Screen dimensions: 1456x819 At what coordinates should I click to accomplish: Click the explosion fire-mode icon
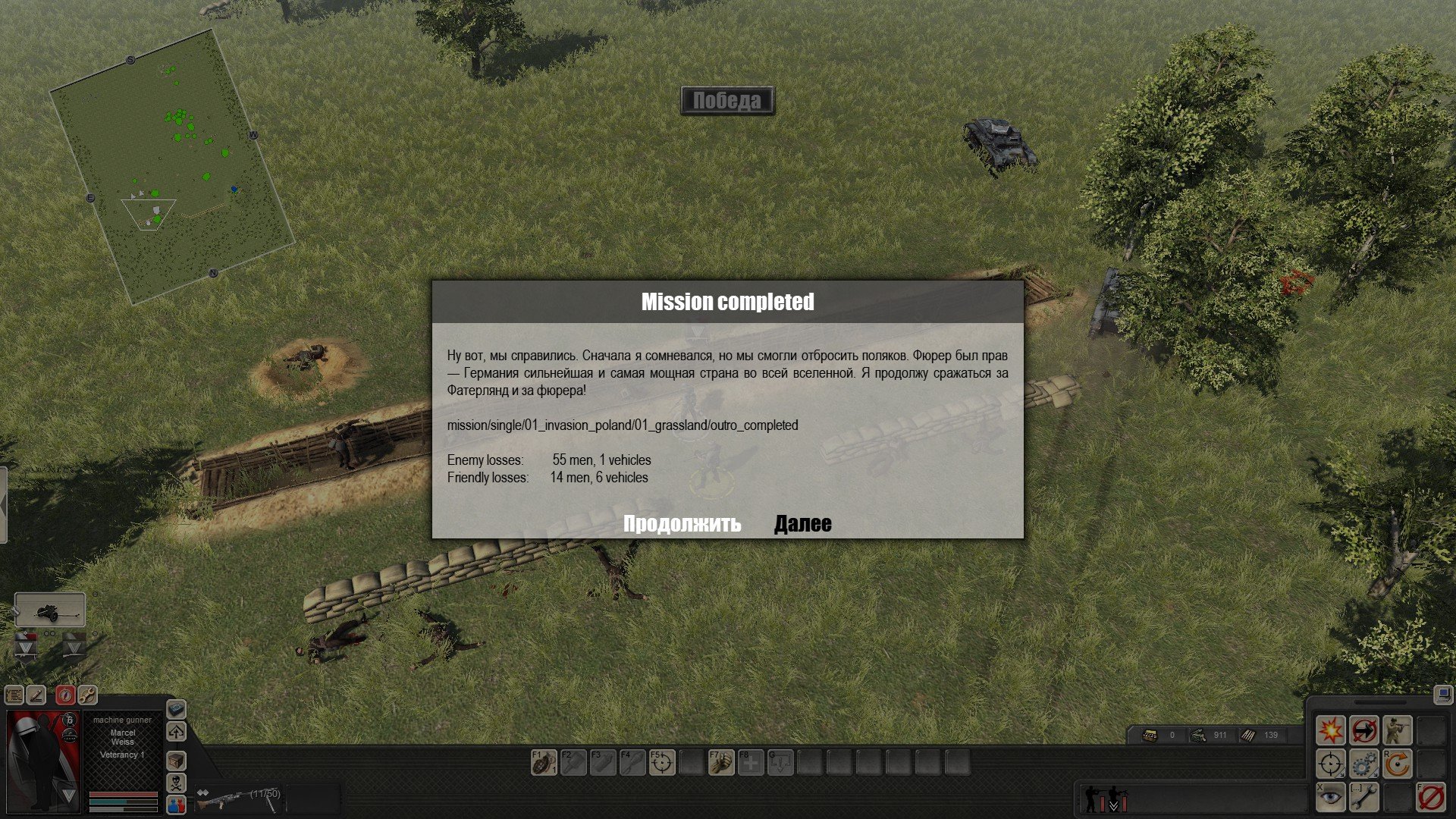point(1330,731)
